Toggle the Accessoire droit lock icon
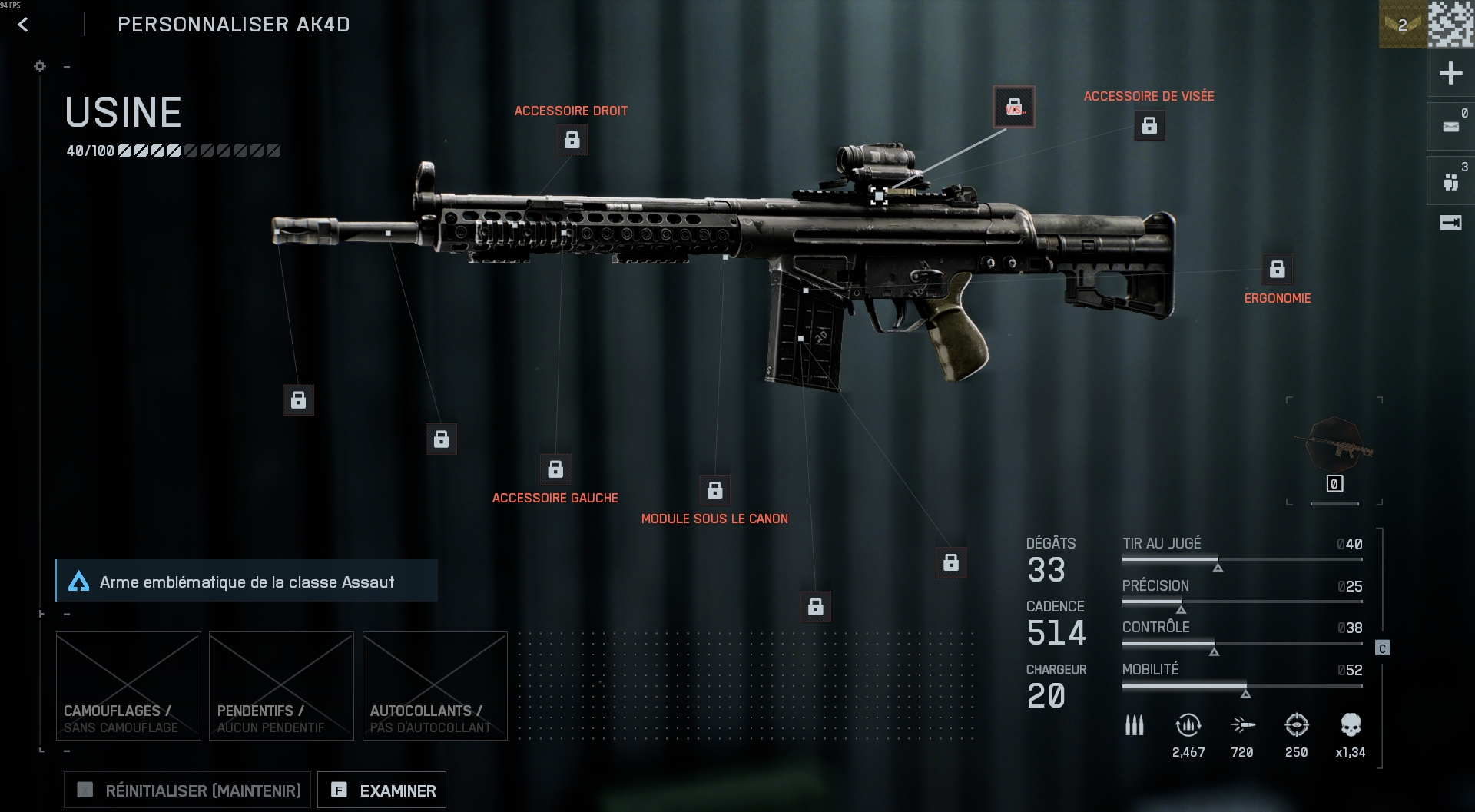 coord(572,140)
